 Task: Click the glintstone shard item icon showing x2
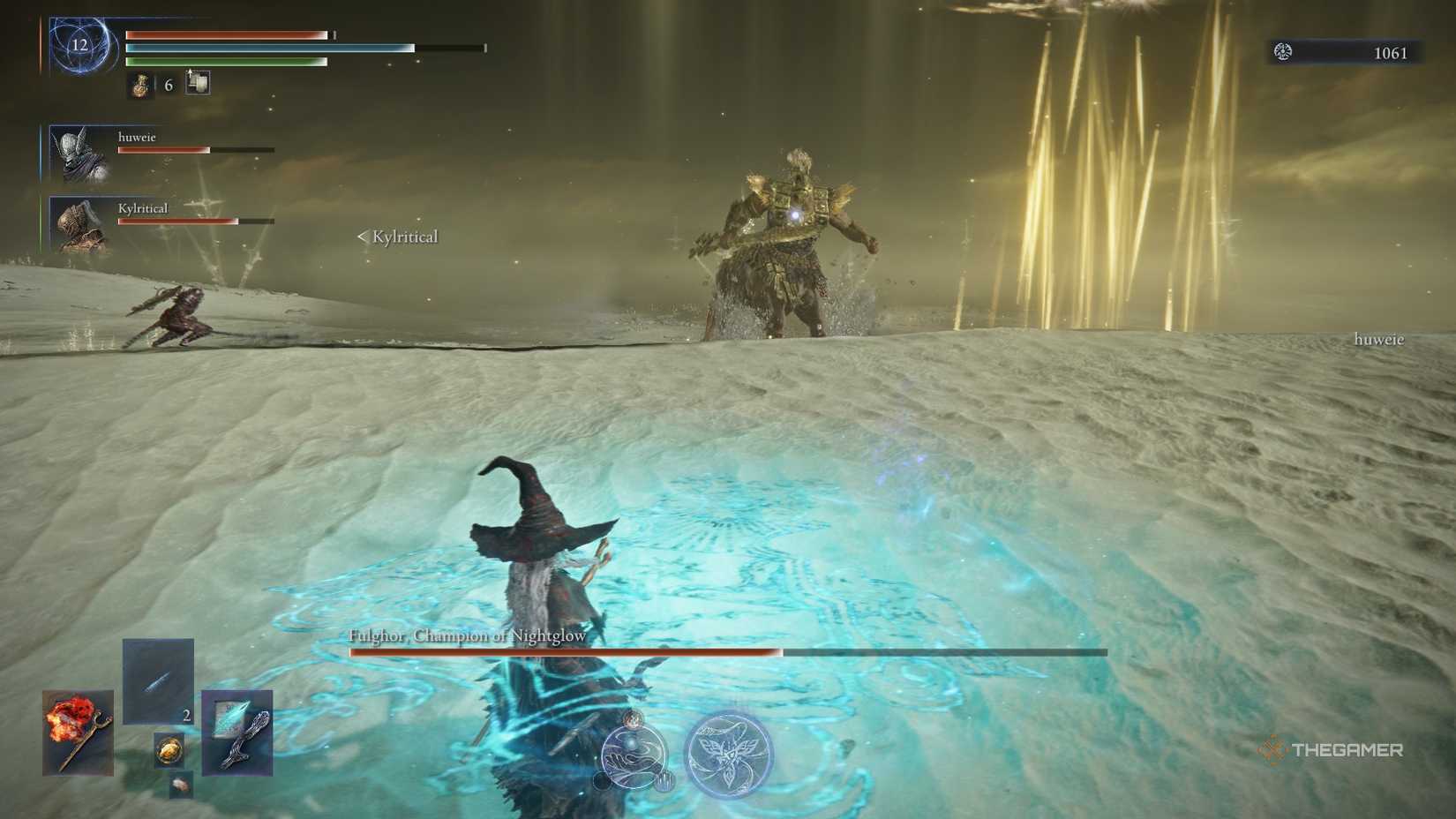[x=157, y=680]
